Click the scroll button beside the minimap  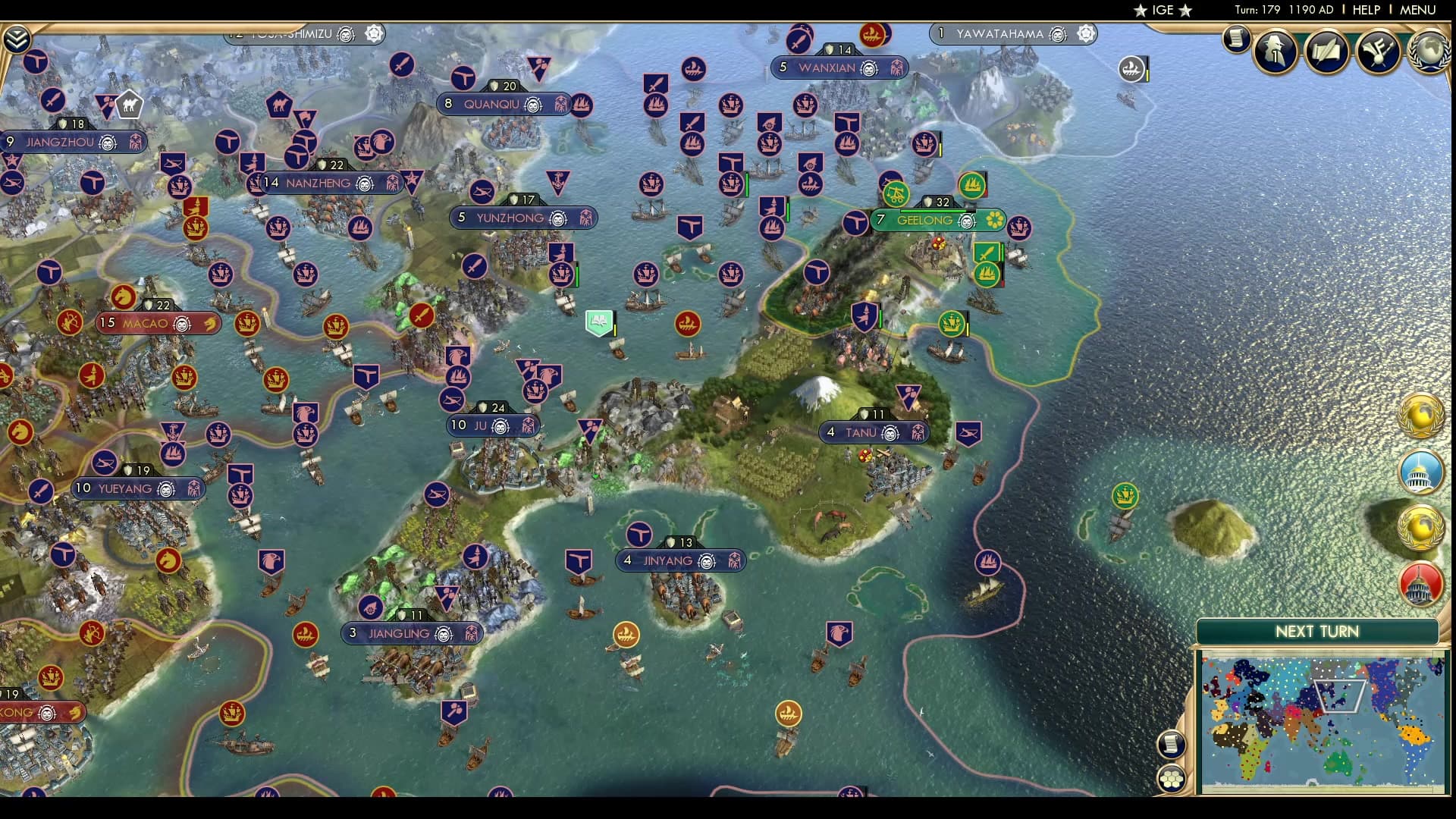(1172, 744)
